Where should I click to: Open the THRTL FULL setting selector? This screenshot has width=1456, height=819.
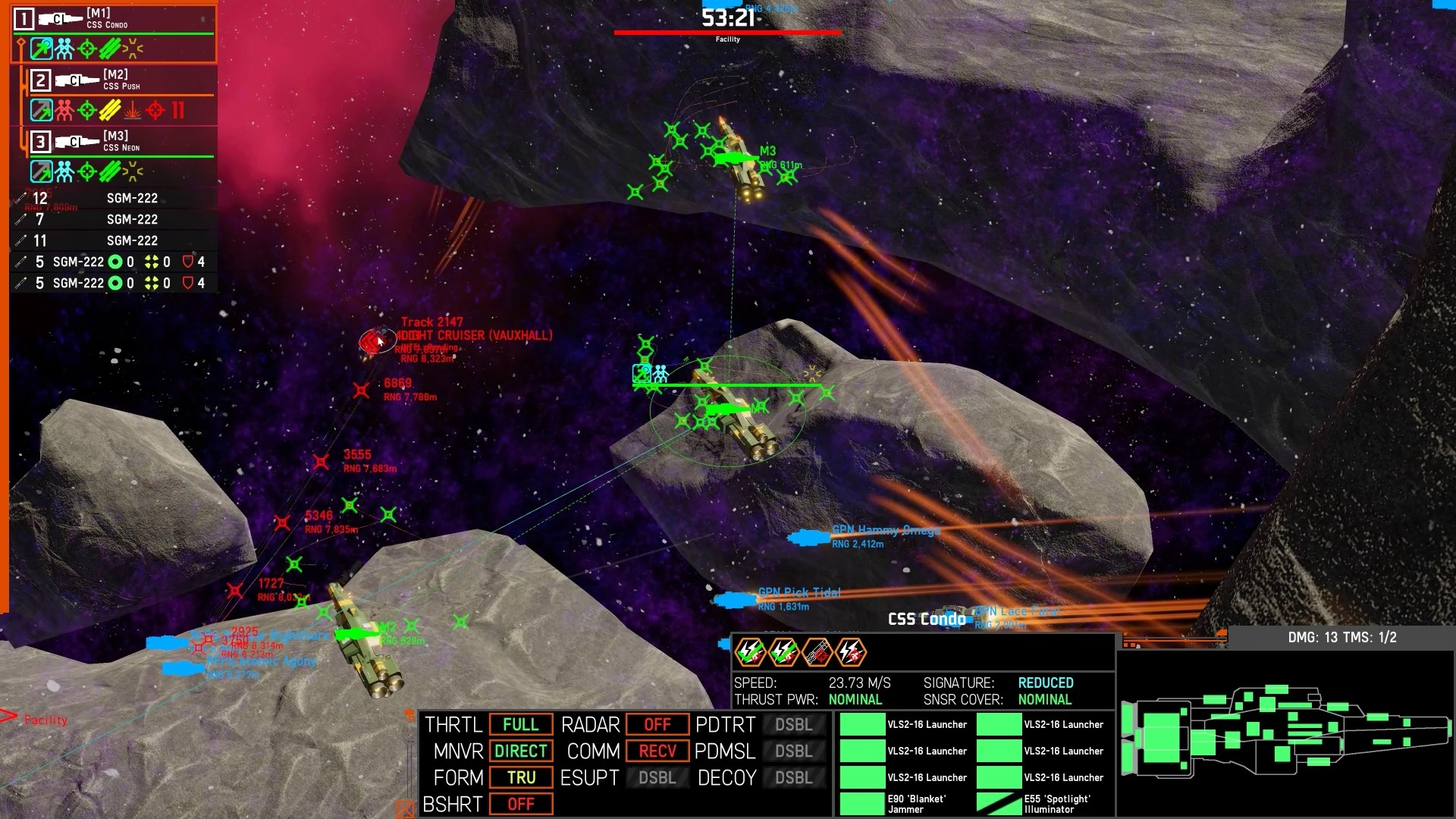(x=521, y=724)
